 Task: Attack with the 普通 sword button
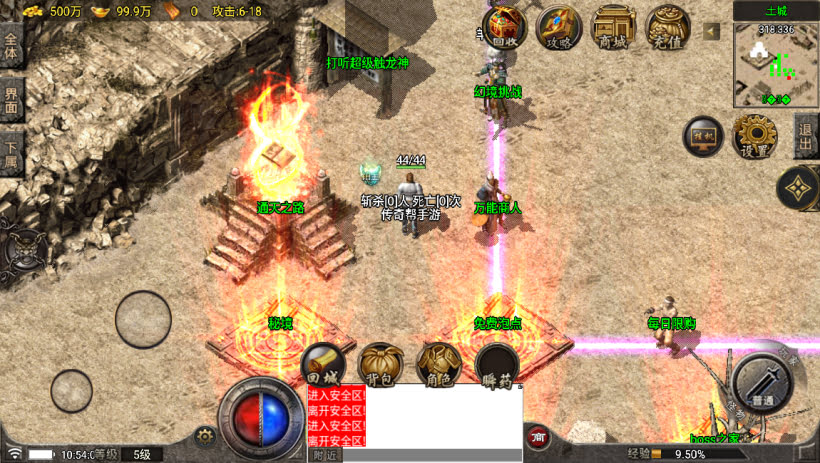pos(763,380)
